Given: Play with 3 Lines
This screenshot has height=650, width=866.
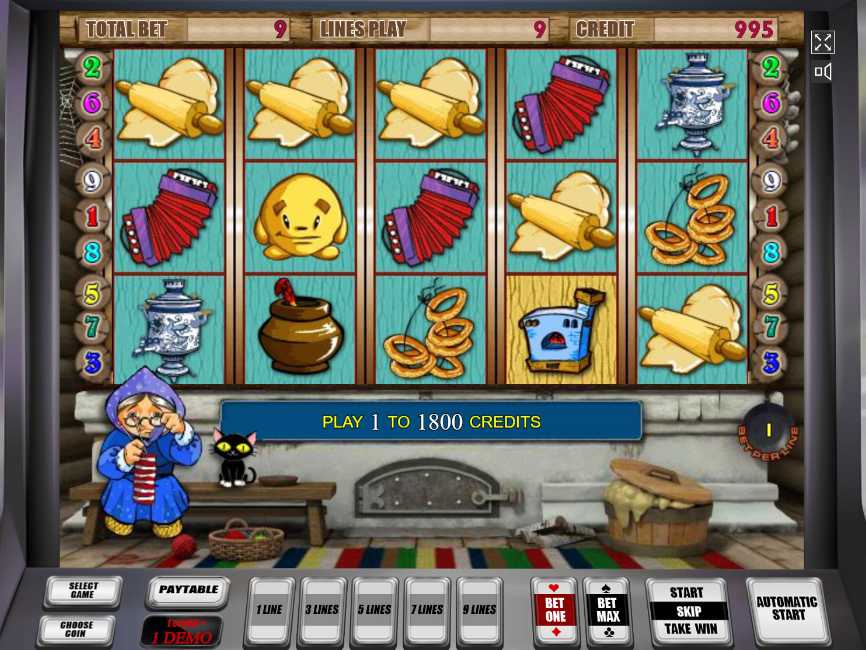Looking at the screenshot, I should tap(323, 610).
